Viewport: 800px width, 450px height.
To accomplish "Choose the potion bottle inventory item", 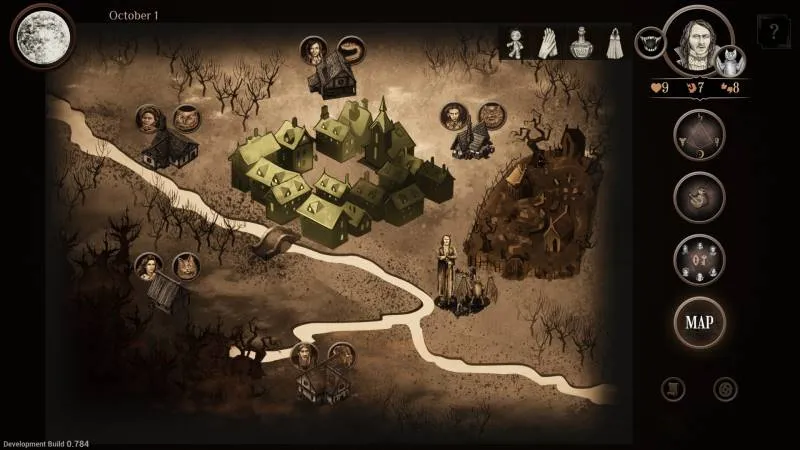I will click(x=580, y=43).
